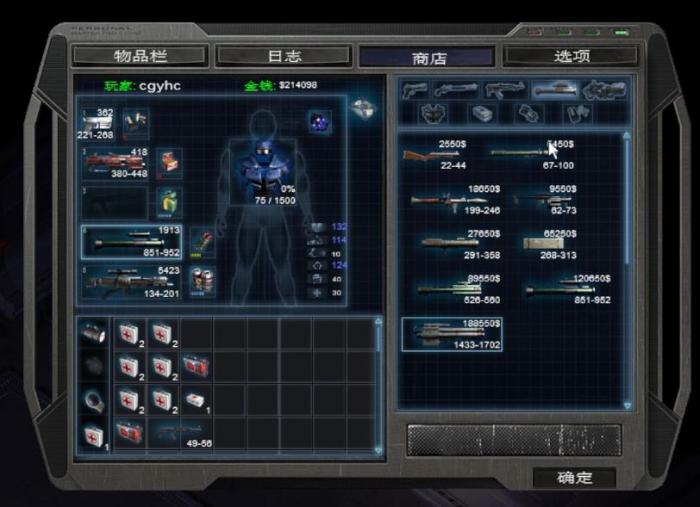Buy the 188550$ launcher in shop

point(452,334)
